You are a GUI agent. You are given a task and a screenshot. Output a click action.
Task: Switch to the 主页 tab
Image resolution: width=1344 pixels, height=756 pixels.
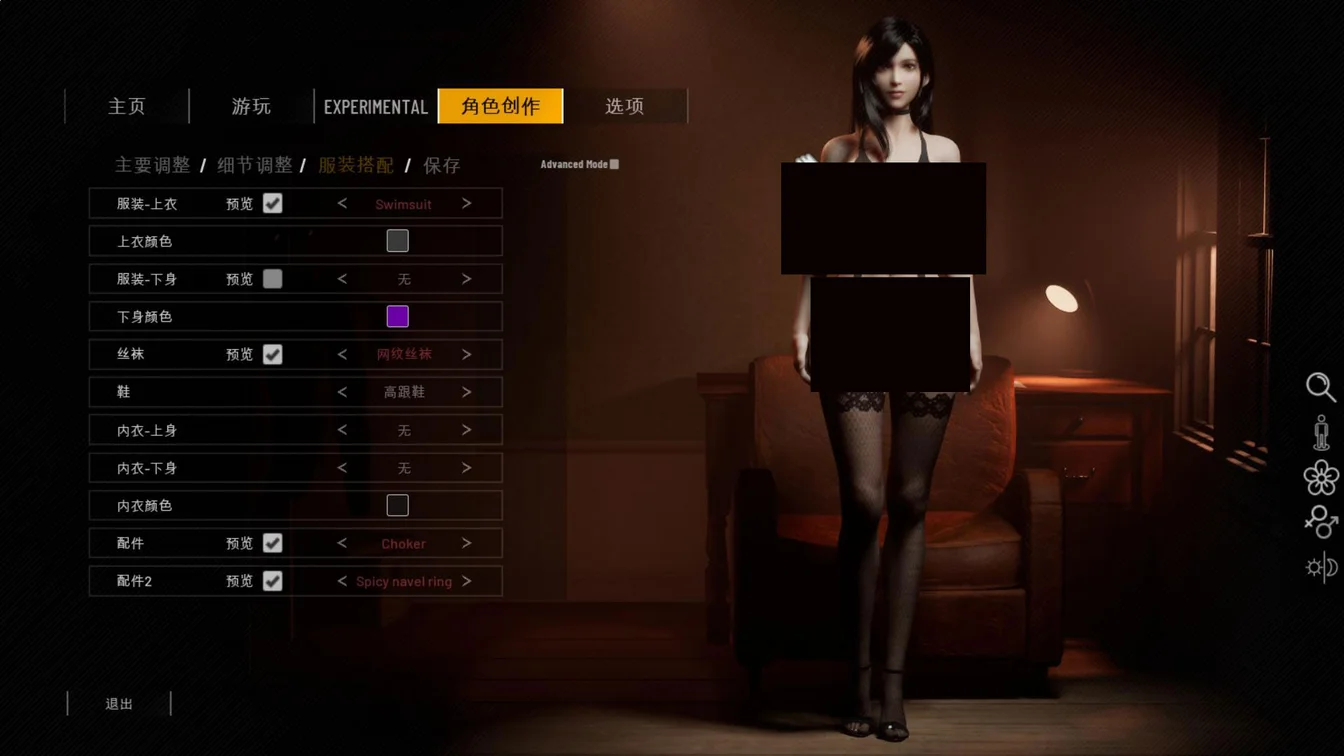coord(127,106)
